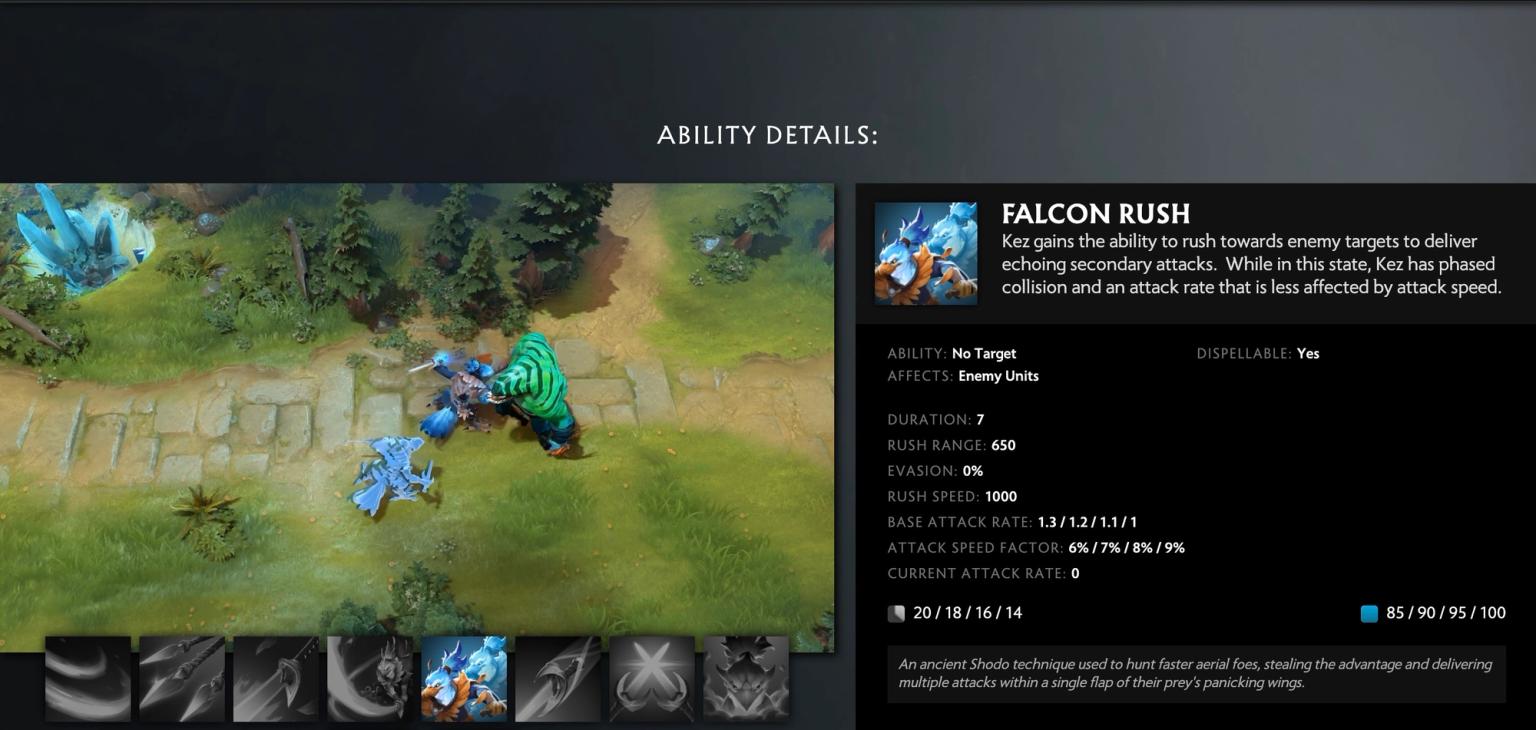This screenshot has height=730, width=1536.
Task: Click the DISPELLABLE: Yes label
Action: coord(1258,353)
